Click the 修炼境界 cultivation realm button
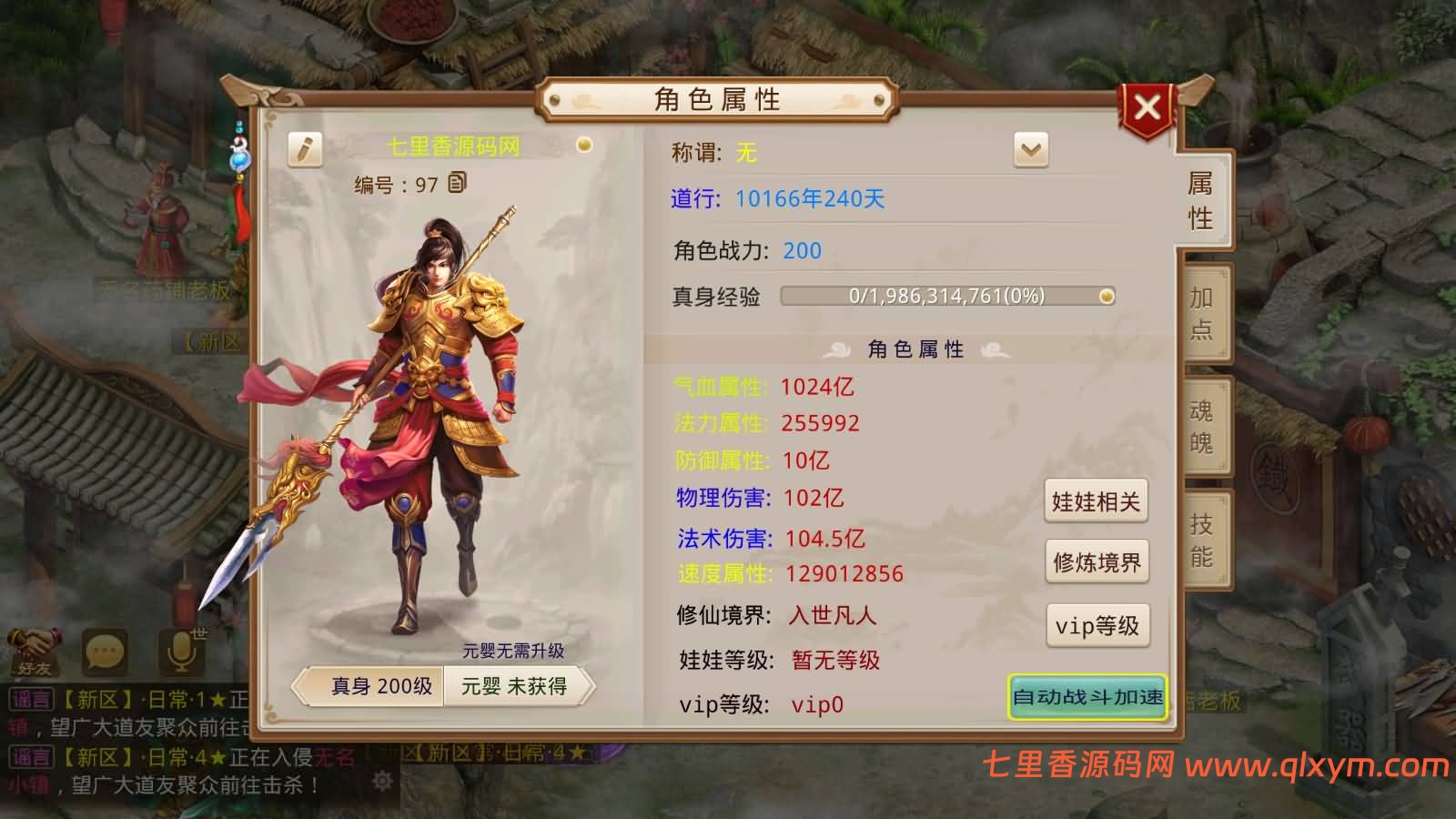Image resolution: width=1456 pixels, height=819 pixels. point(1097,562)
